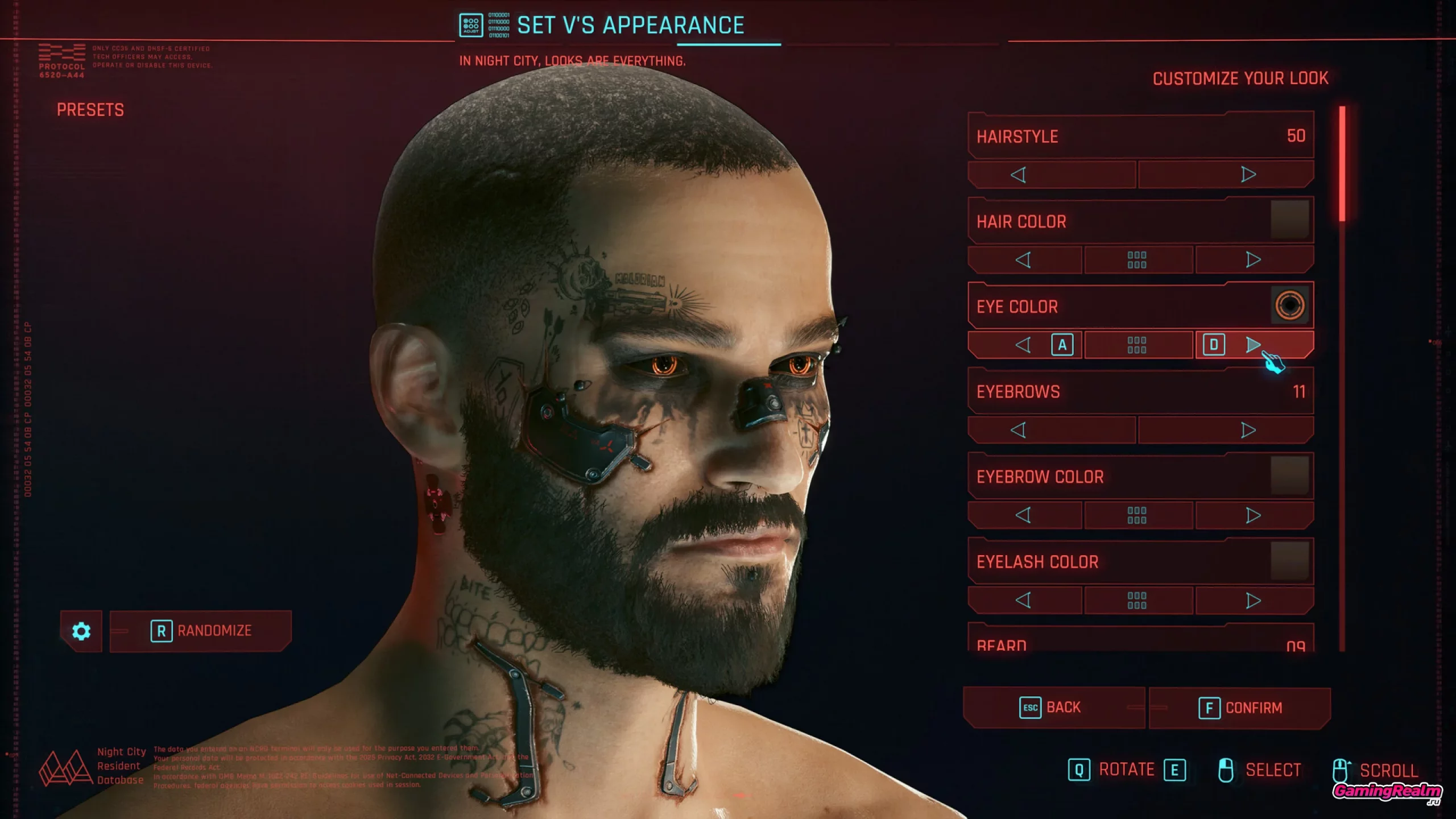Confirm the character appearance

(x=1240, y=708)
